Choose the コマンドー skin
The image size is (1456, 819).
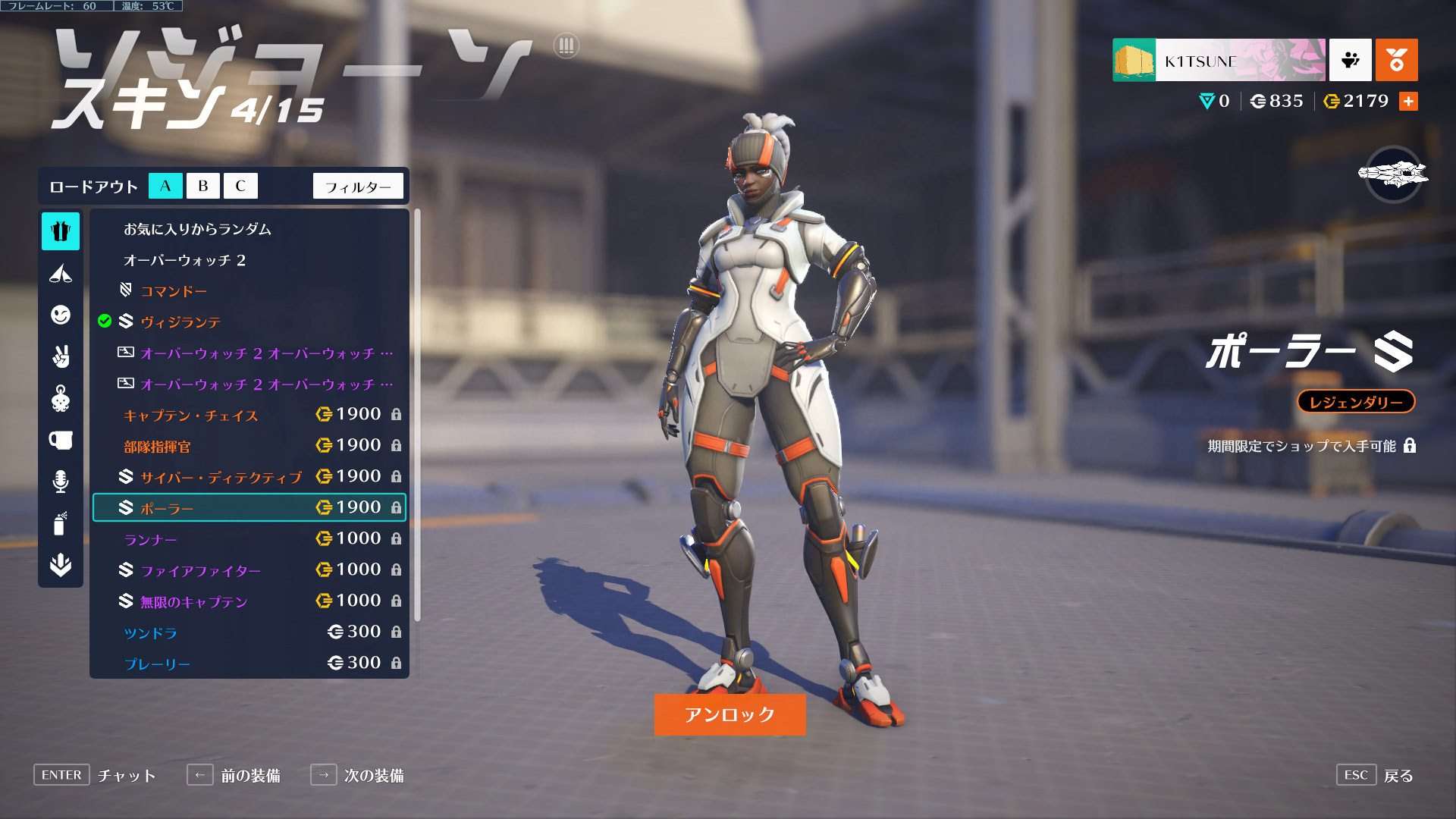[174, 291]
